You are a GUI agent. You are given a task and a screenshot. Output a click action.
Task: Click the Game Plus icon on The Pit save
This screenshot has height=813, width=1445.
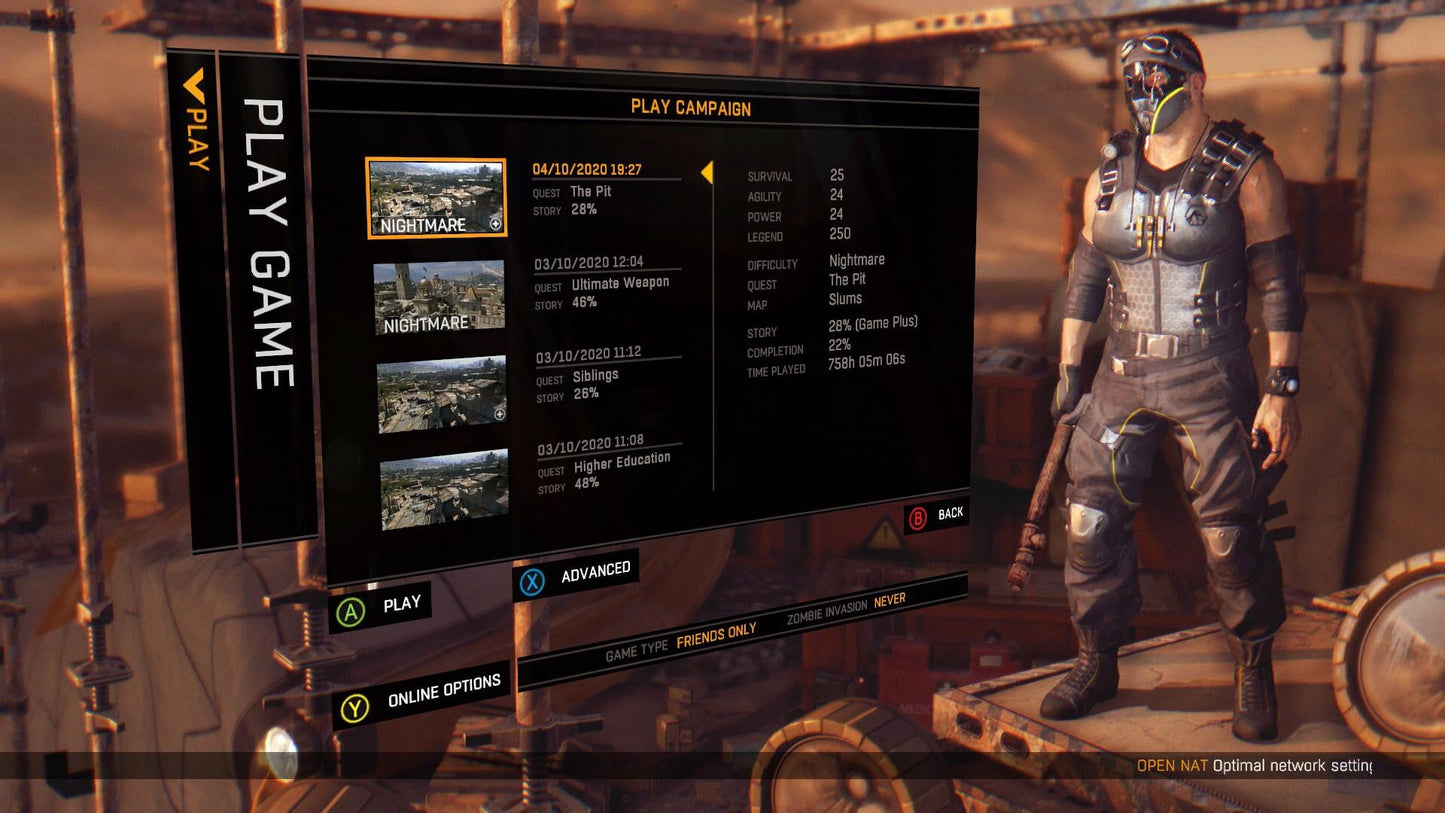(496, 224)
